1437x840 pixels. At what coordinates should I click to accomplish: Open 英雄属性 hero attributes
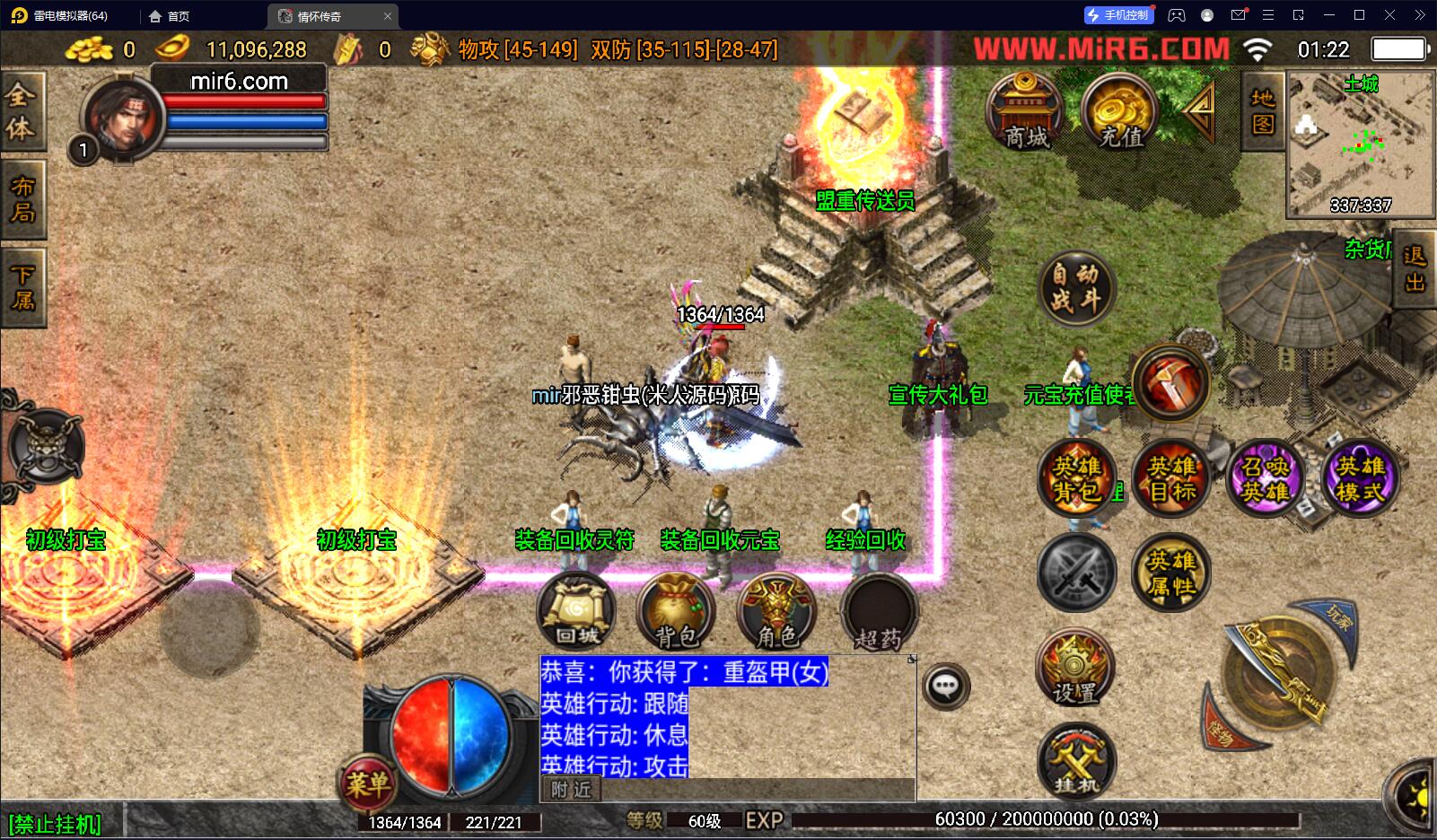1171,573
